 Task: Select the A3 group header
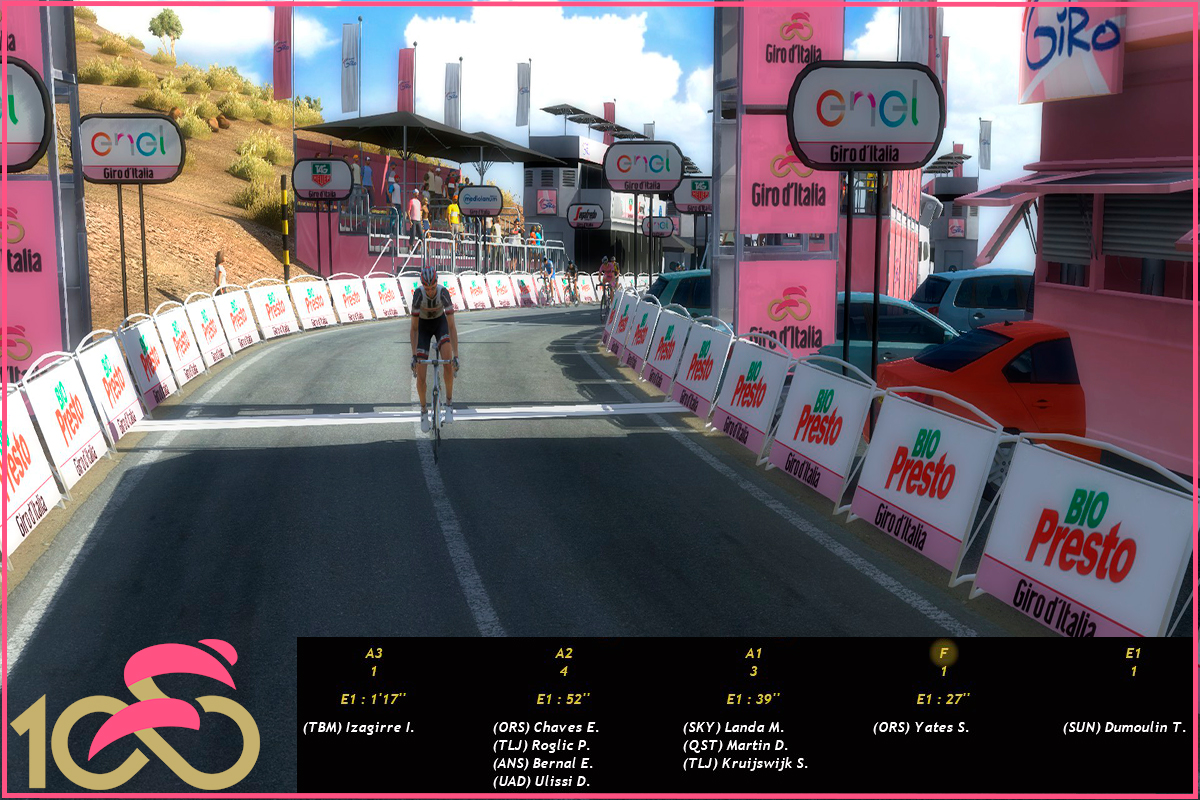pos(373,653)
